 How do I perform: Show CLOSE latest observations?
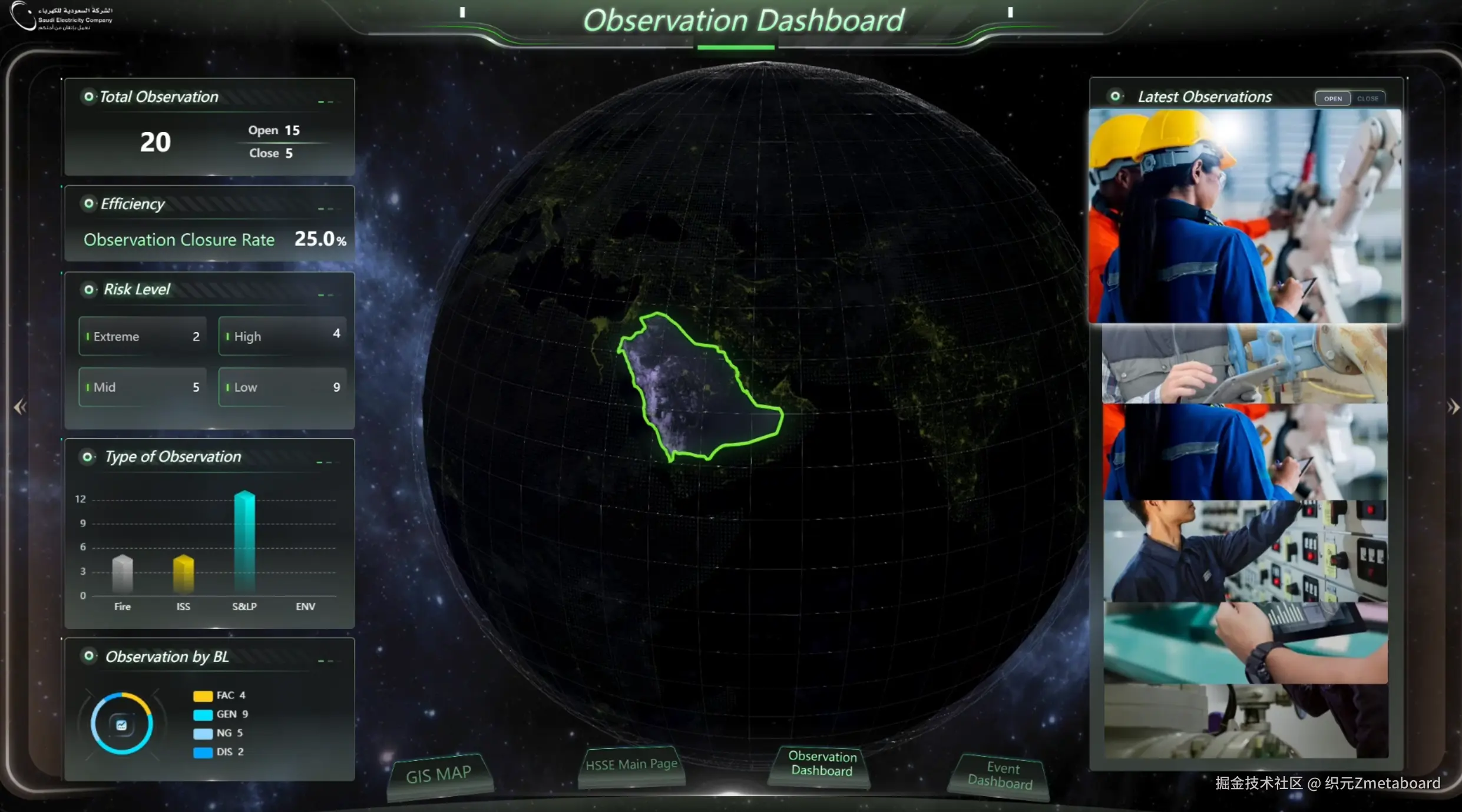tap(1367, 99)
